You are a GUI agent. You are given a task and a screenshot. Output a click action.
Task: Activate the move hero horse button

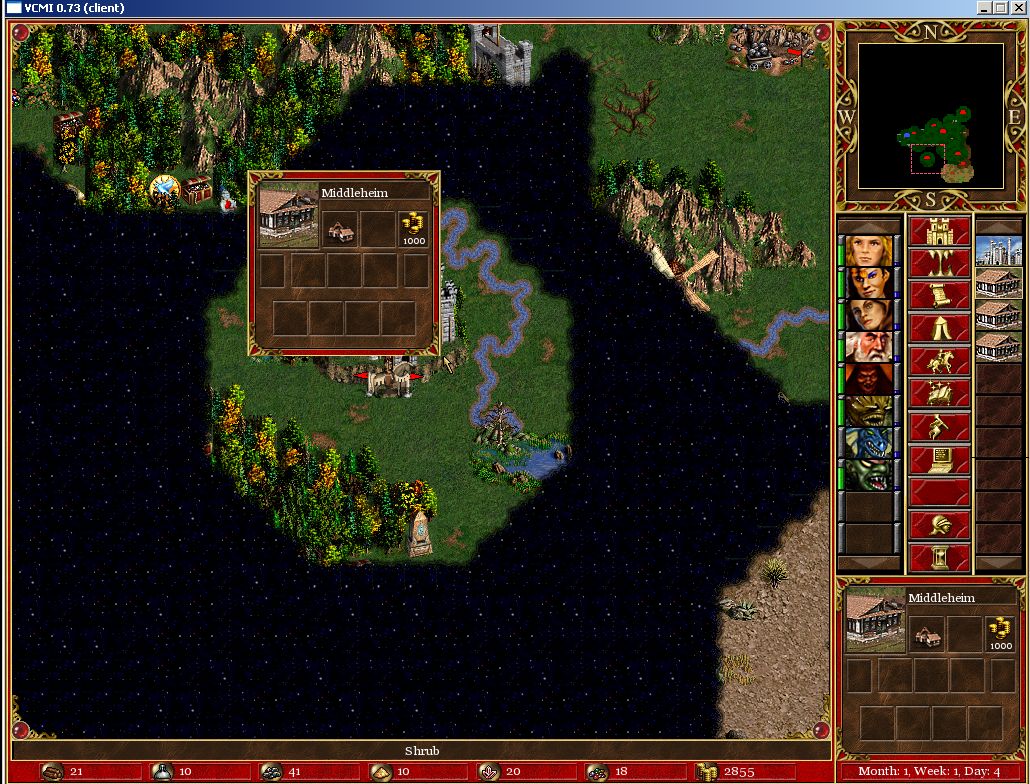pos(939,361)
